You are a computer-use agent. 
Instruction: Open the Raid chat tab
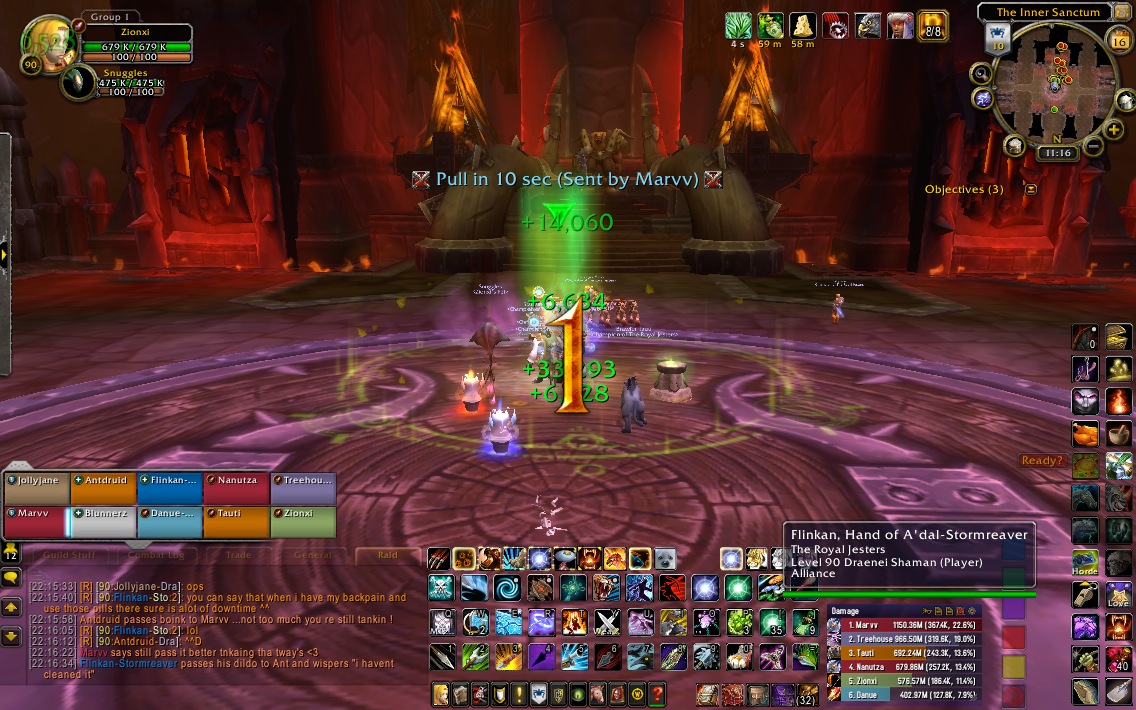click(x=386, y=555)
